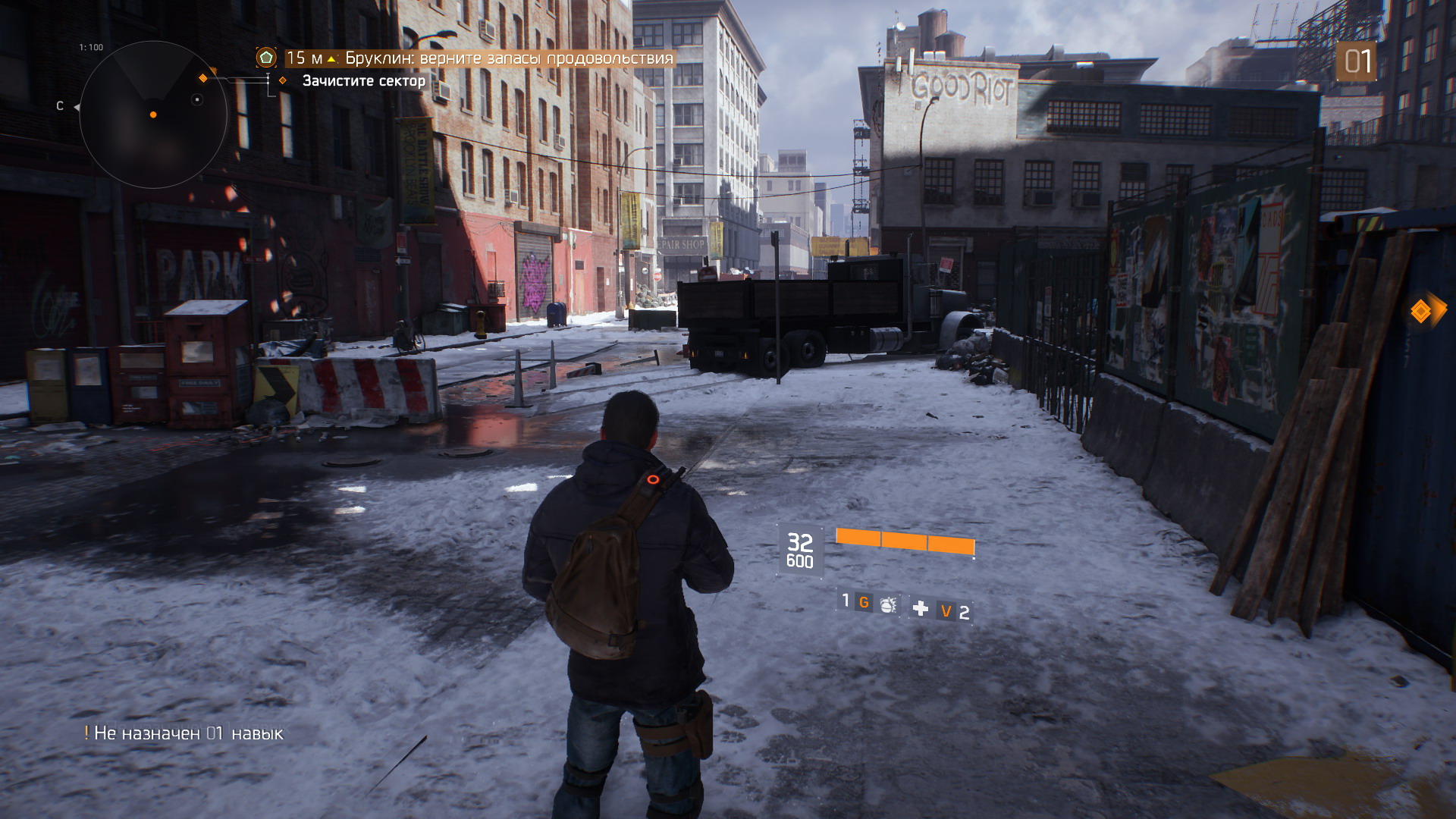Click the orange diamond waypoint marker
Viewport: 1456px width, 819px height.
1420,311
